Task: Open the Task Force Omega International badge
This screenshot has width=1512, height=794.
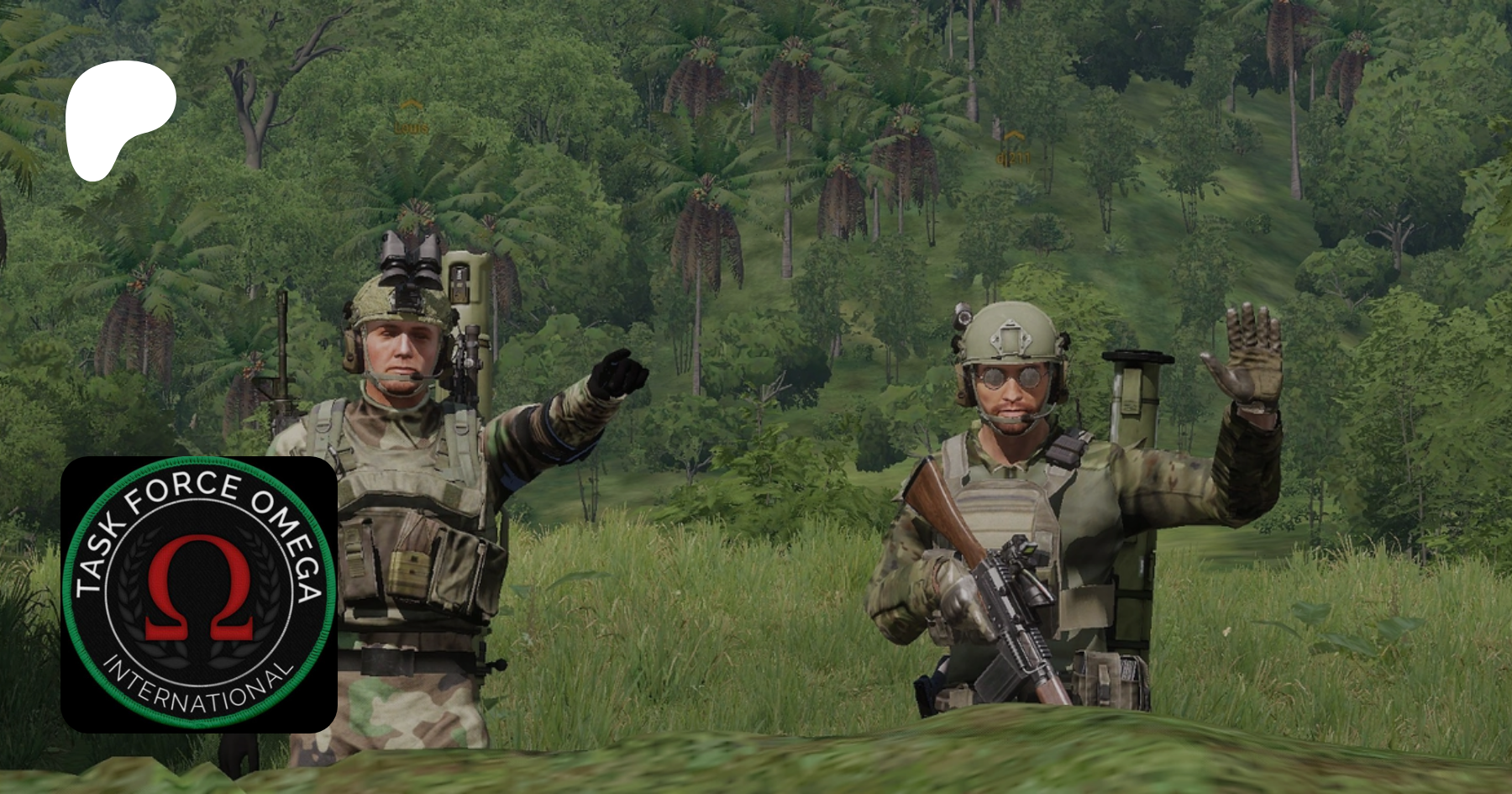Action: coord(199,594)
